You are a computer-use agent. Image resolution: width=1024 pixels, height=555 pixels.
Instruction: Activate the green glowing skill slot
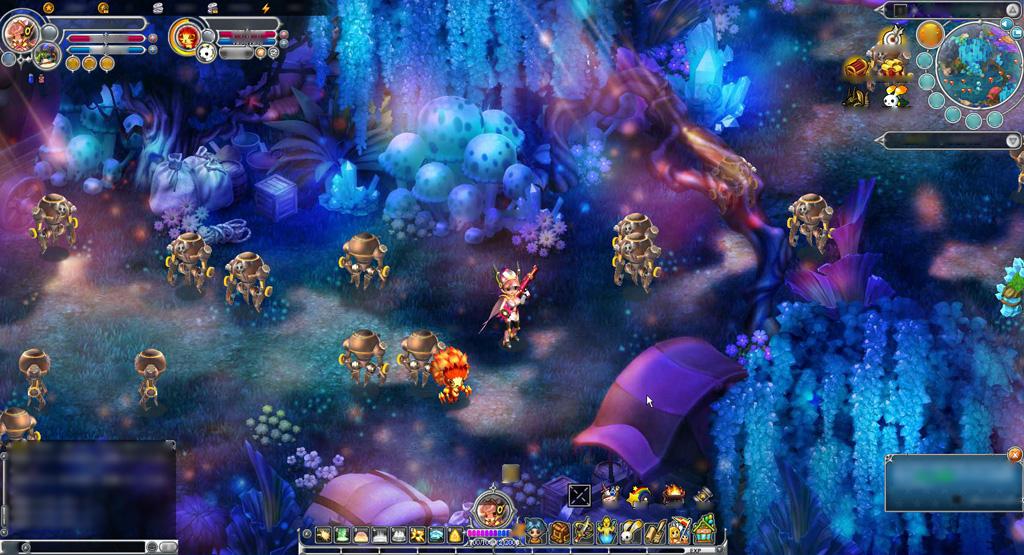click(x=342, y=535)
